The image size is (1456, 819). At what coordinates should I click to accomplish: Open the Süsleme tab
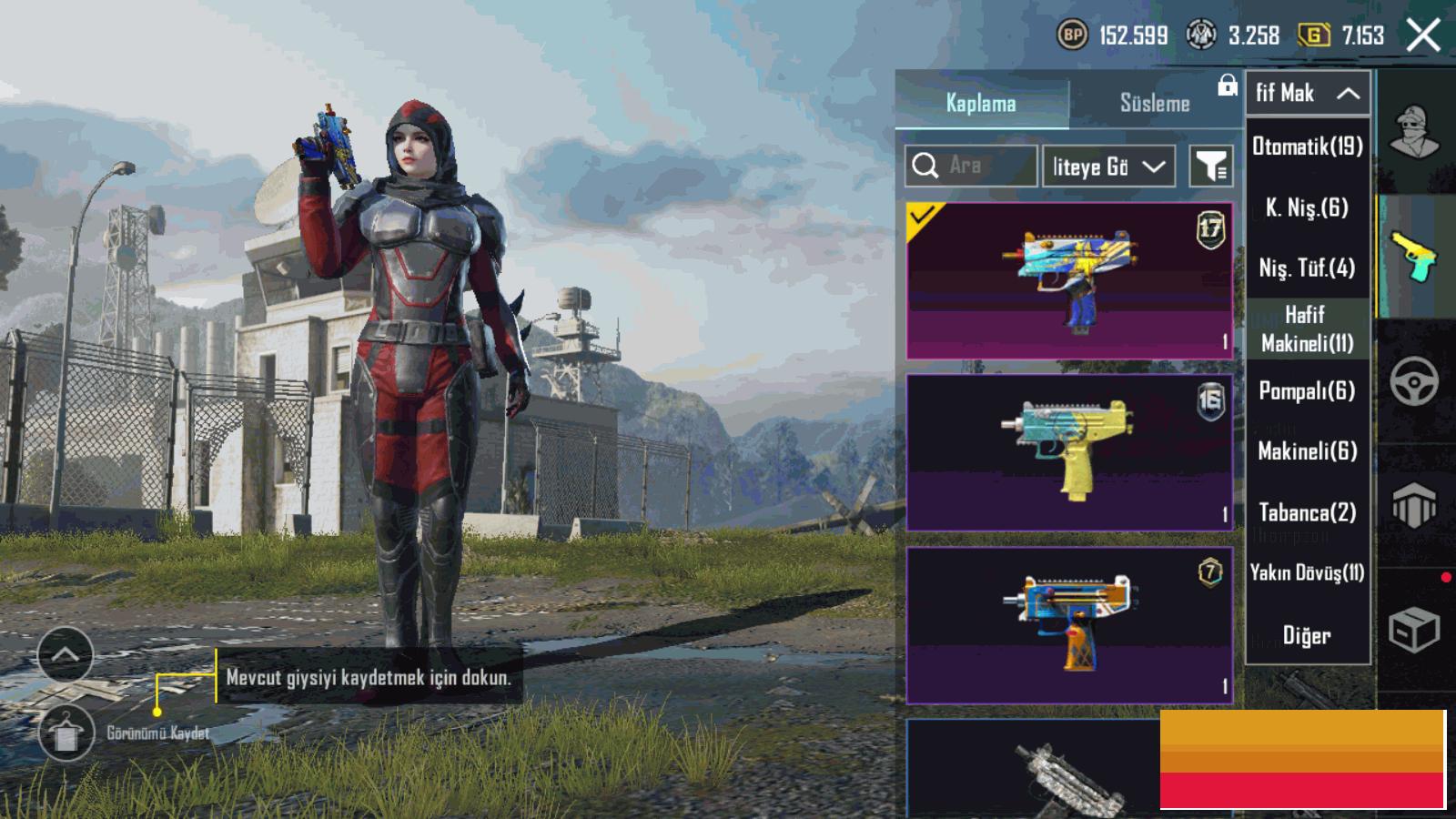1154,103
